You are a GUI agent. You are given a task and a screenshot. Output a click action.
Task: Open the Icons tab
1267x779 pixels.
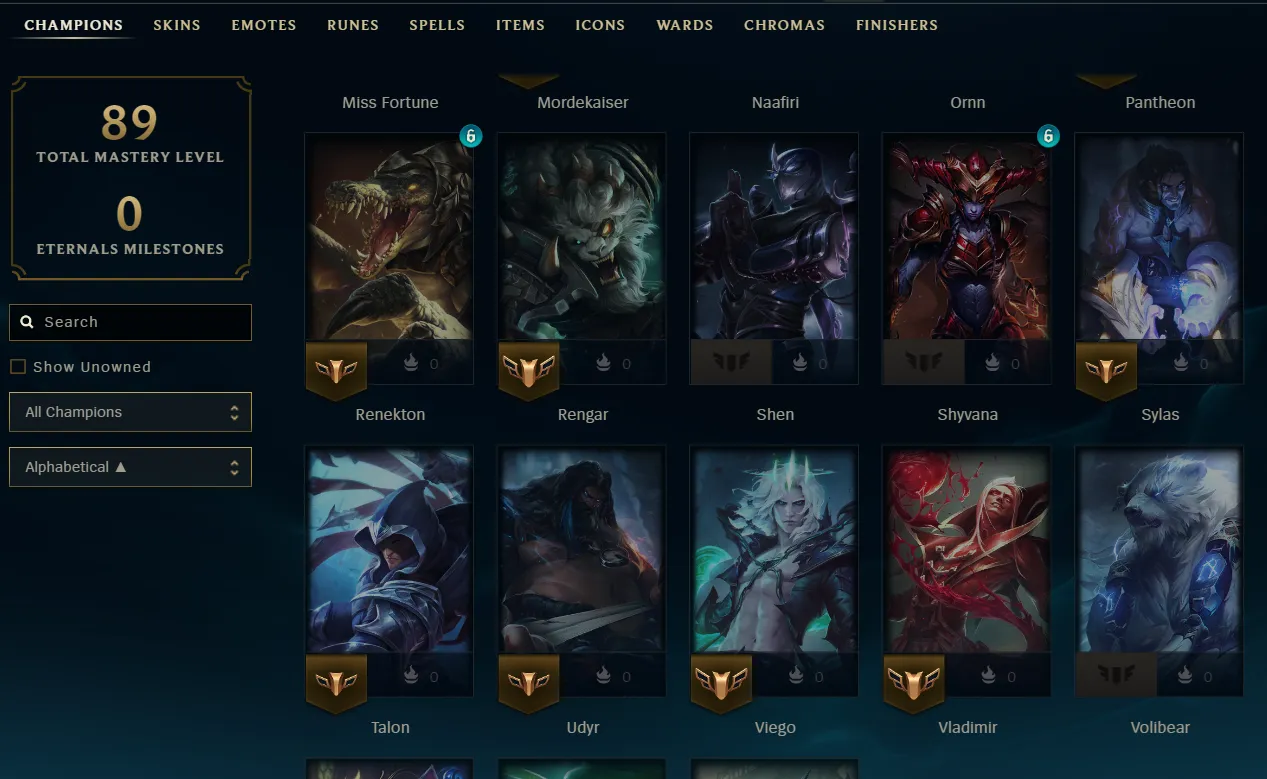pos(600,25)
